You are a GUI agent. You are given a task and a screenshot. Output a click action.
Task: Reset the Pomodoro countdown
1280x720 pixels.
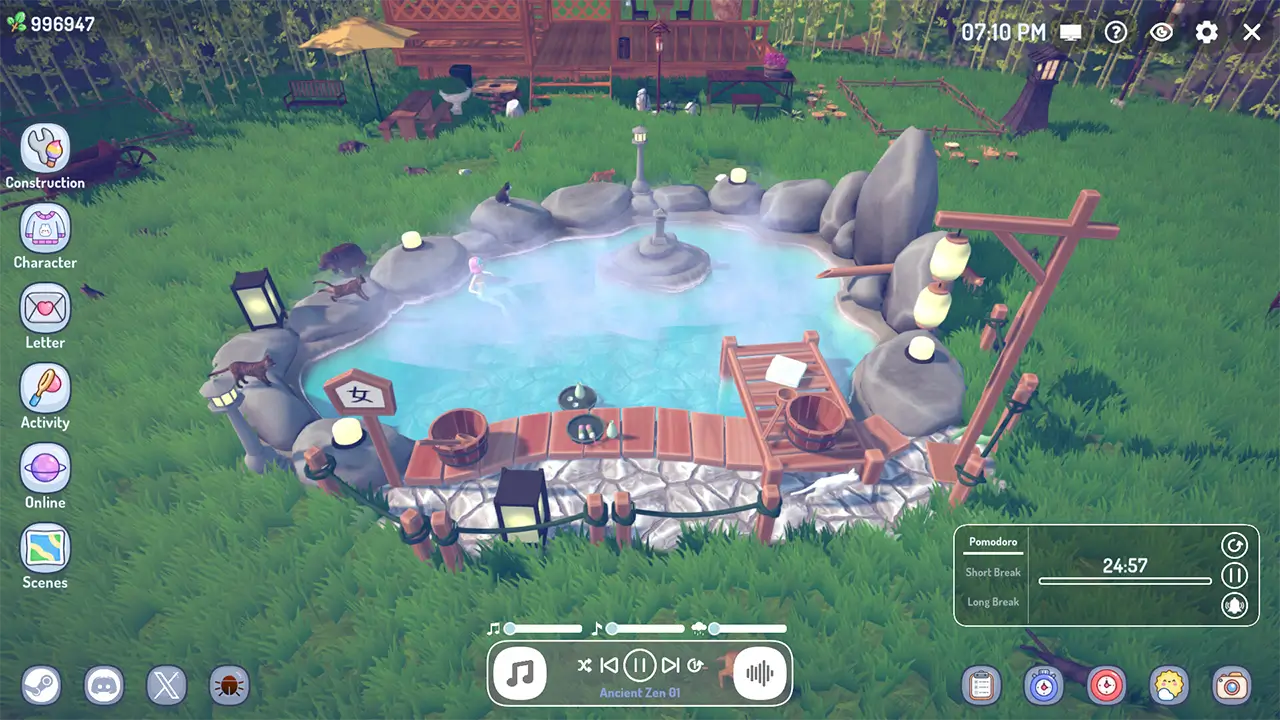pyautogui.click(x=1235, y=545)
